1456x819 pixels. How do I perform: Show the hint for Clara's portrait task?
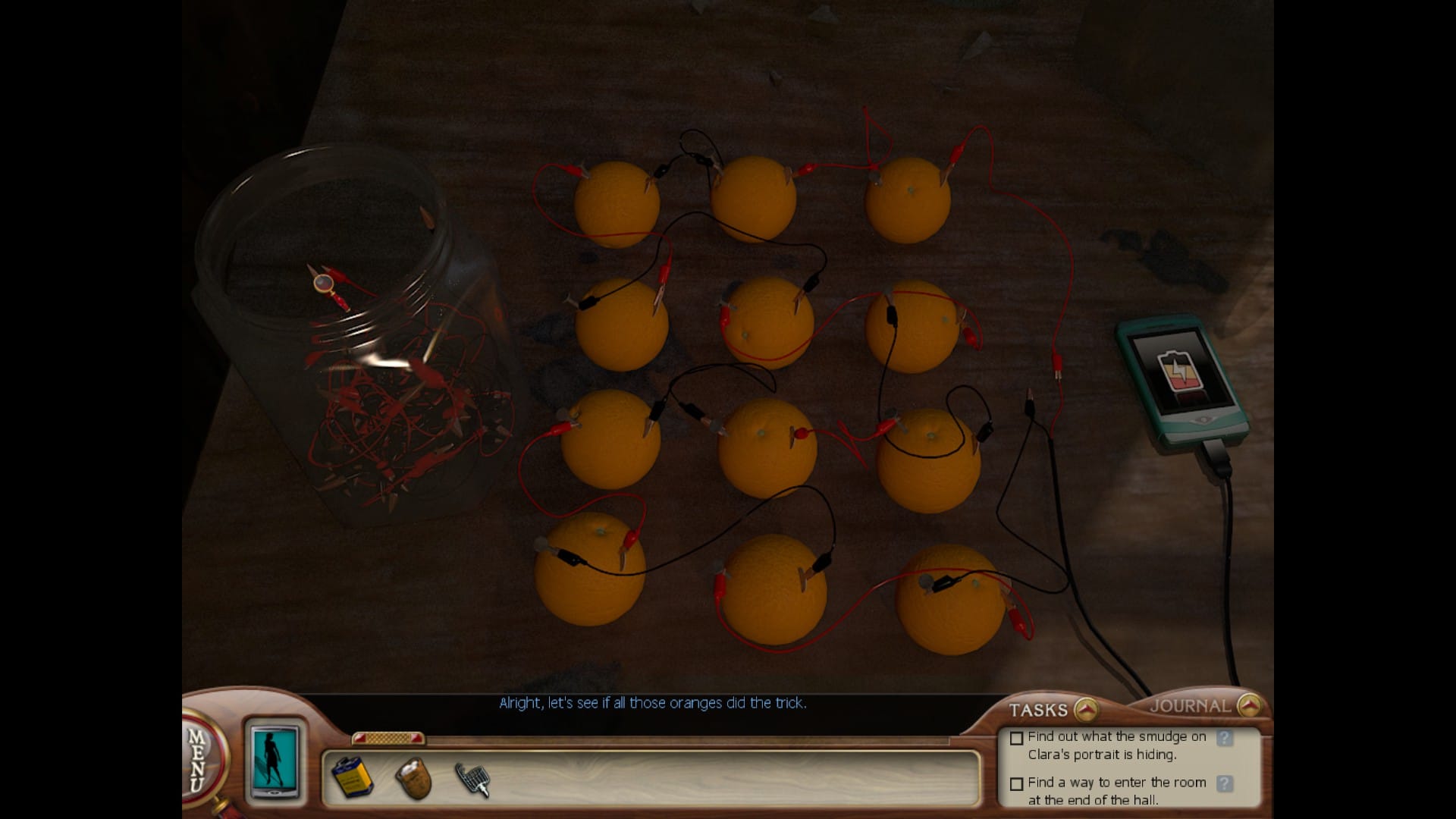(x=1224, y=738)
